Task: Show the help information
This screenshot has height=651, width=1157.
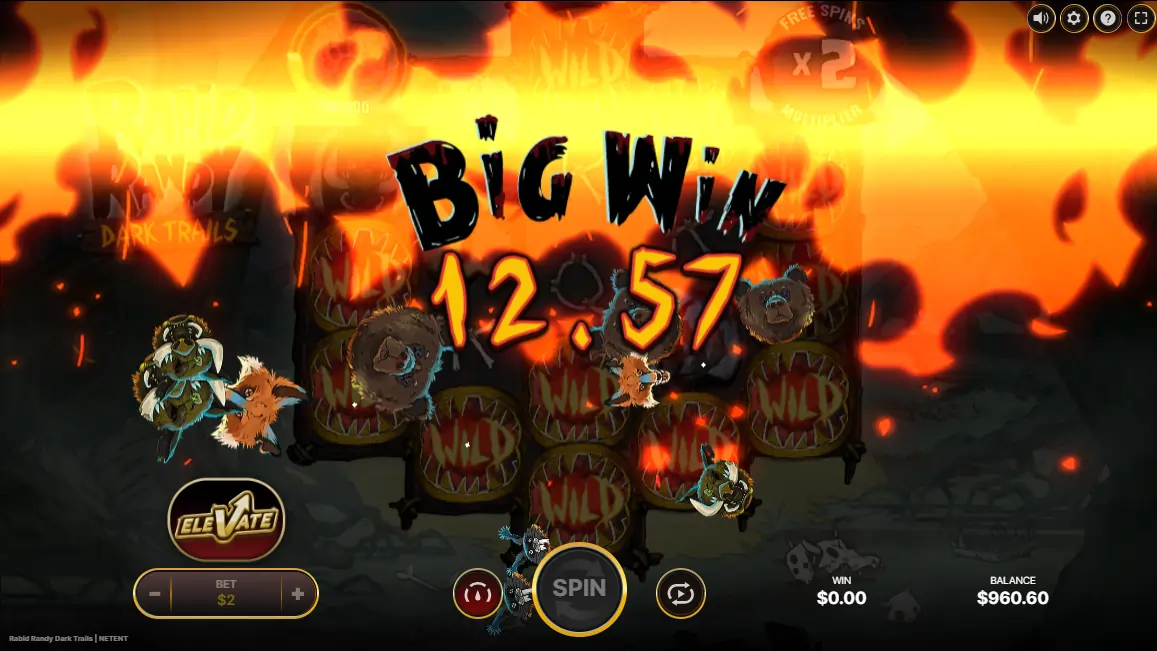Action: coord(1107,18)
